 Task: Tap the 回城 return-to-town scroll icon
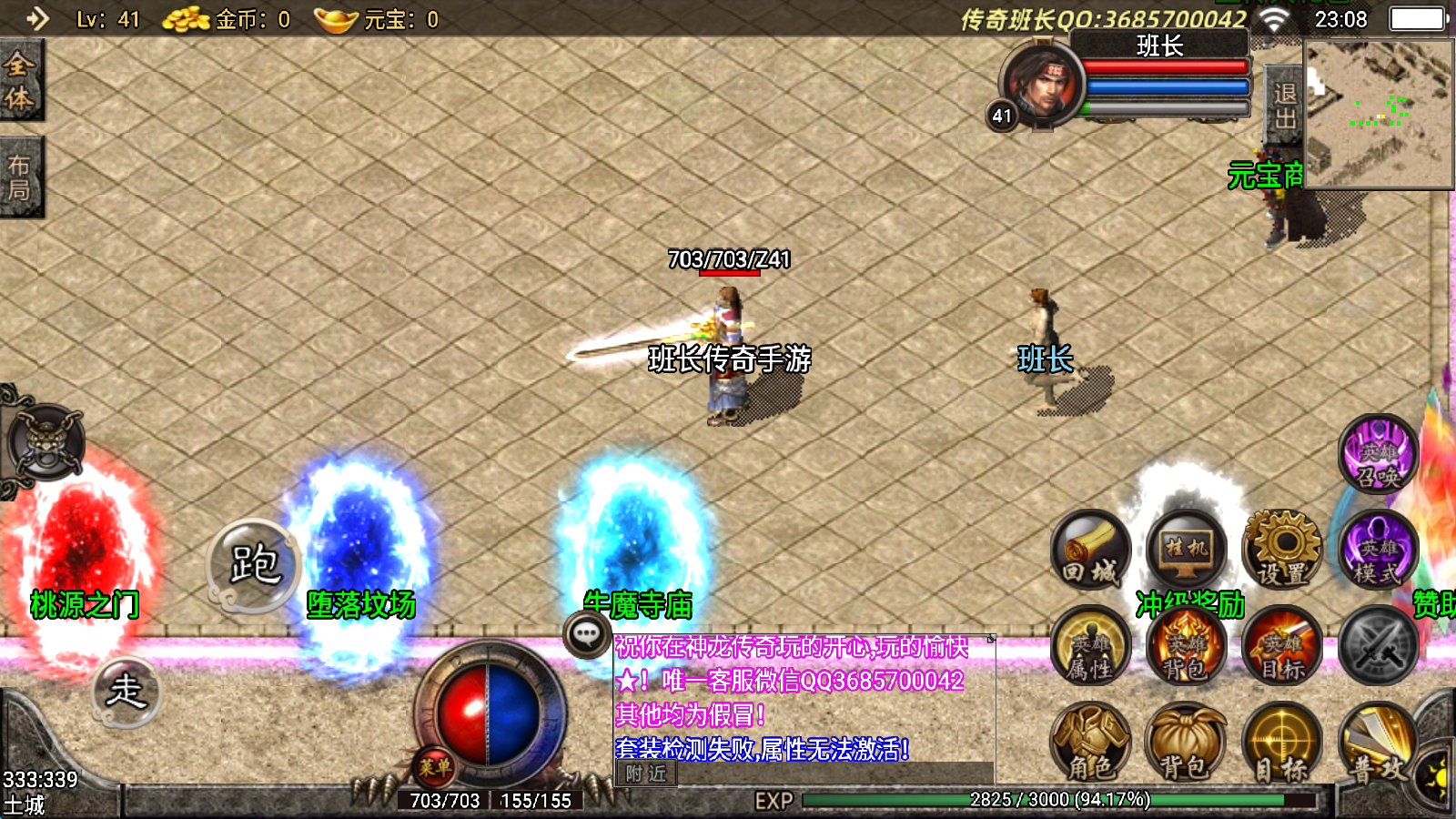click(x=1090, y=551)
